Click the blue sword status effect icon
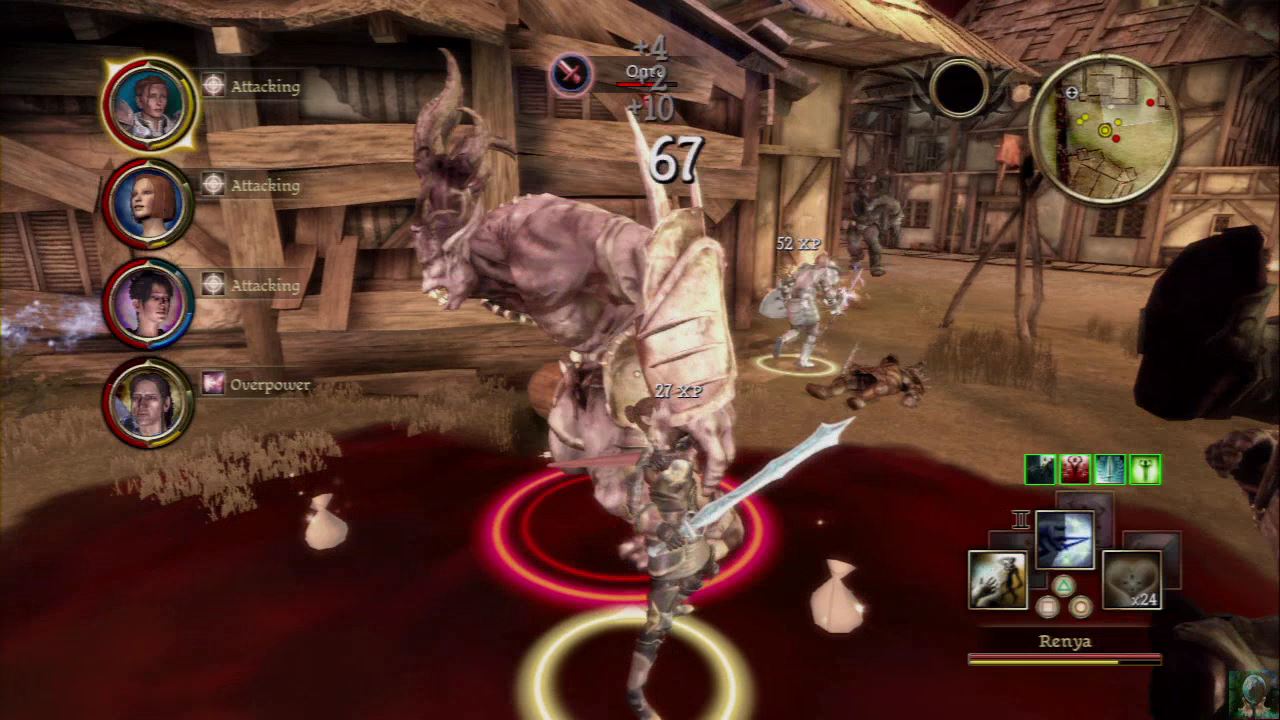The height and width of the screenshot is (720, 1280). (1110, 469)
